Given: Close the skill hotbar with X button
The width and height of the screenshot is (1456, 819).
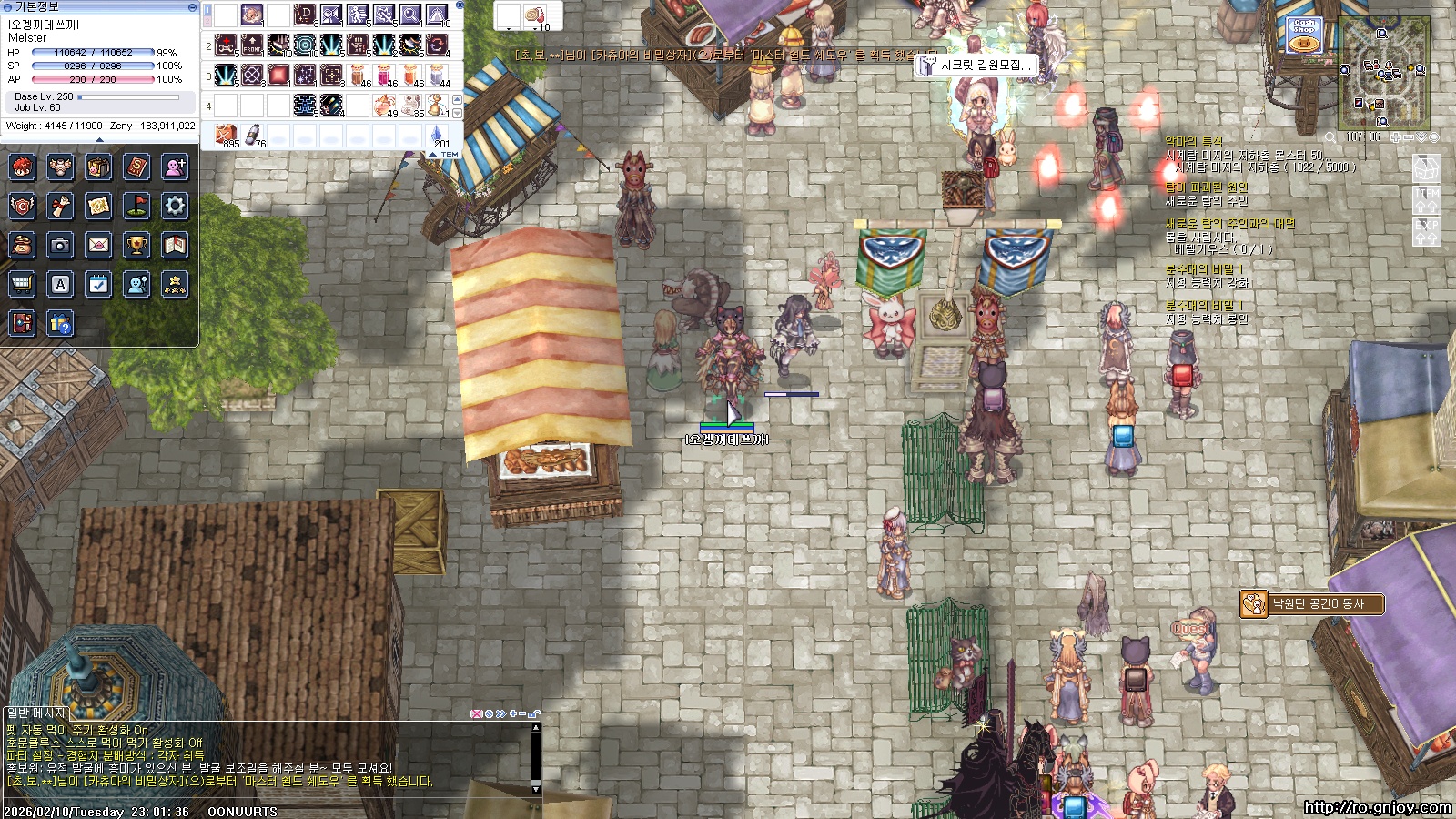Looking at the screenshot, I should point(460,5).
